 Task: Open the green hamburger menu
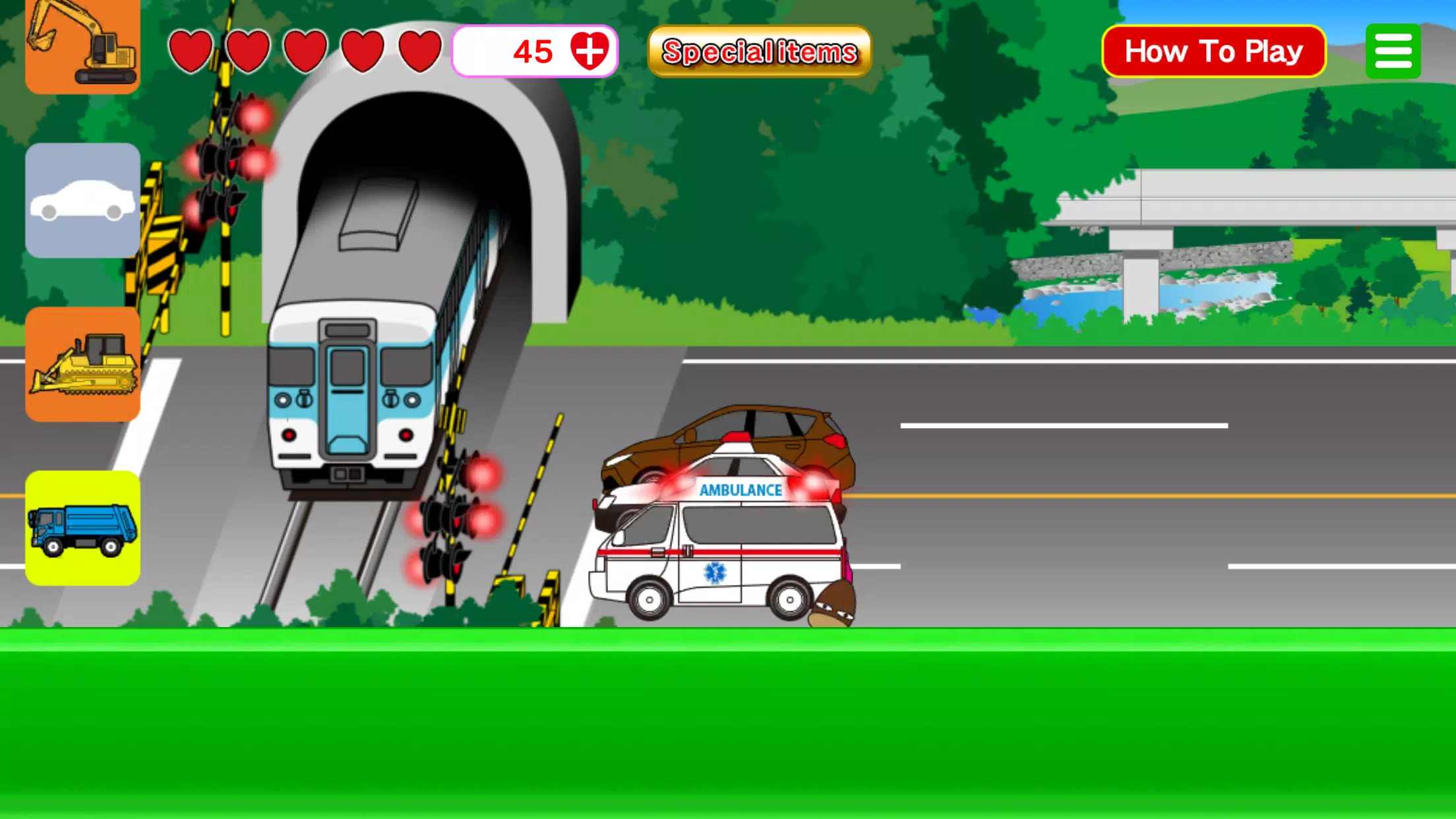tap(1393, 51)
